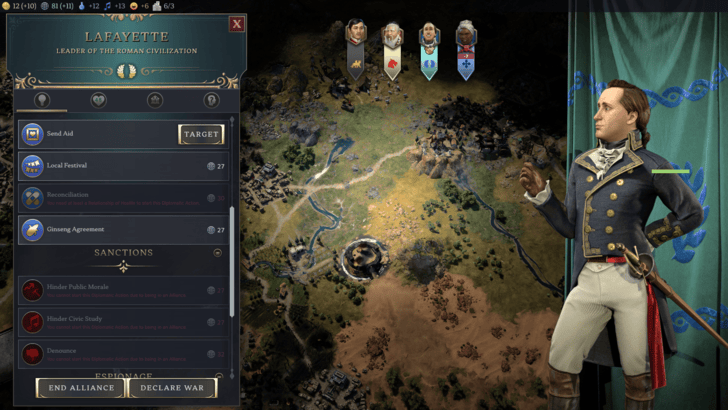Screen dimensions: 728x410
Task: Select the leader with blue cross banner
Action: pyautogui.click(x=466, y=47)
